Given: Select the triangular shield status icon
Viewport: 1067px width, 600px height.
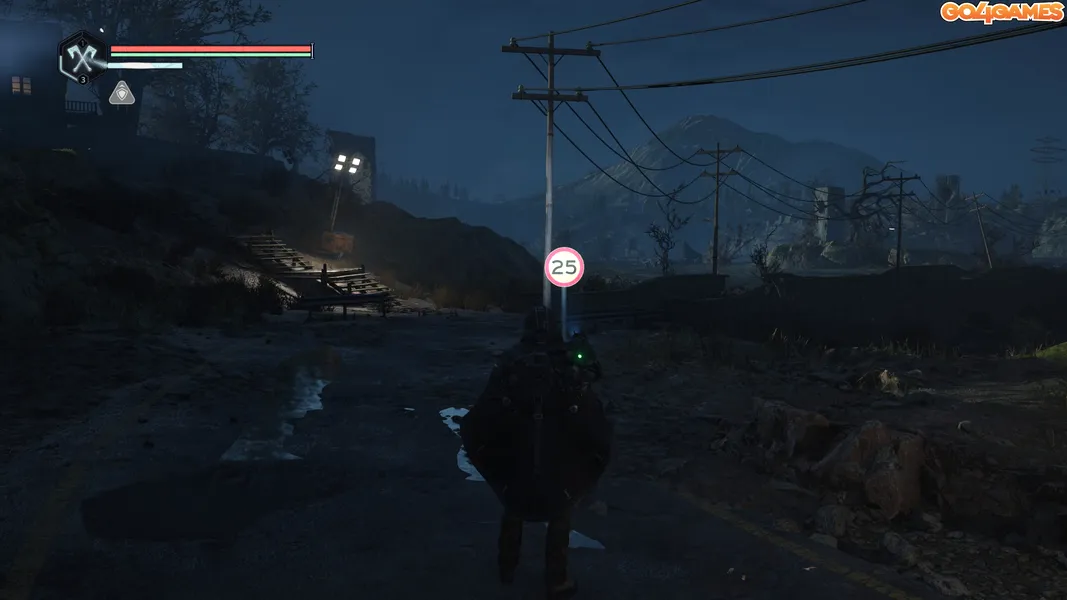Looking at the screenshot, I should pyautogui.click(x=121, y=93).
